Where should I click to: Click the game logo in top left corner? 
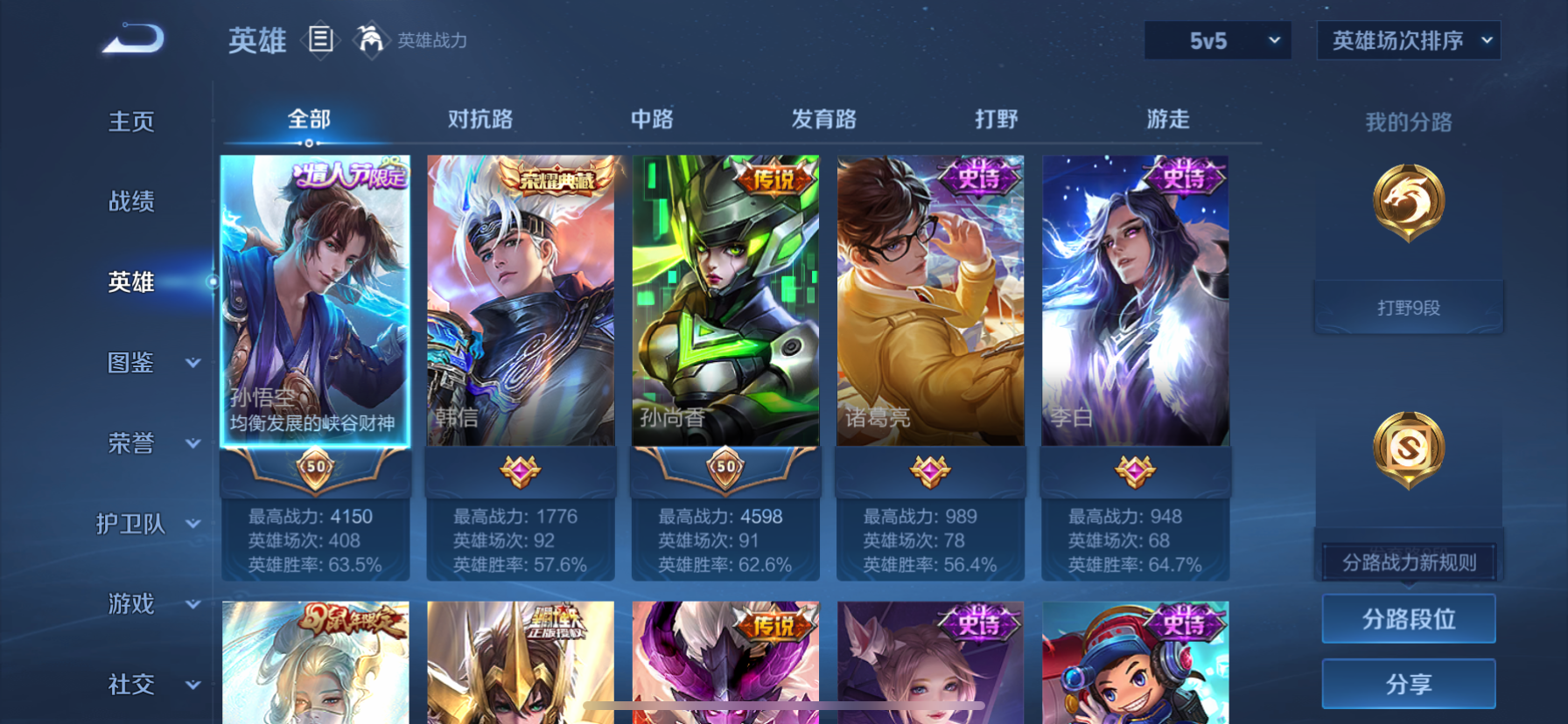(133, 38)
